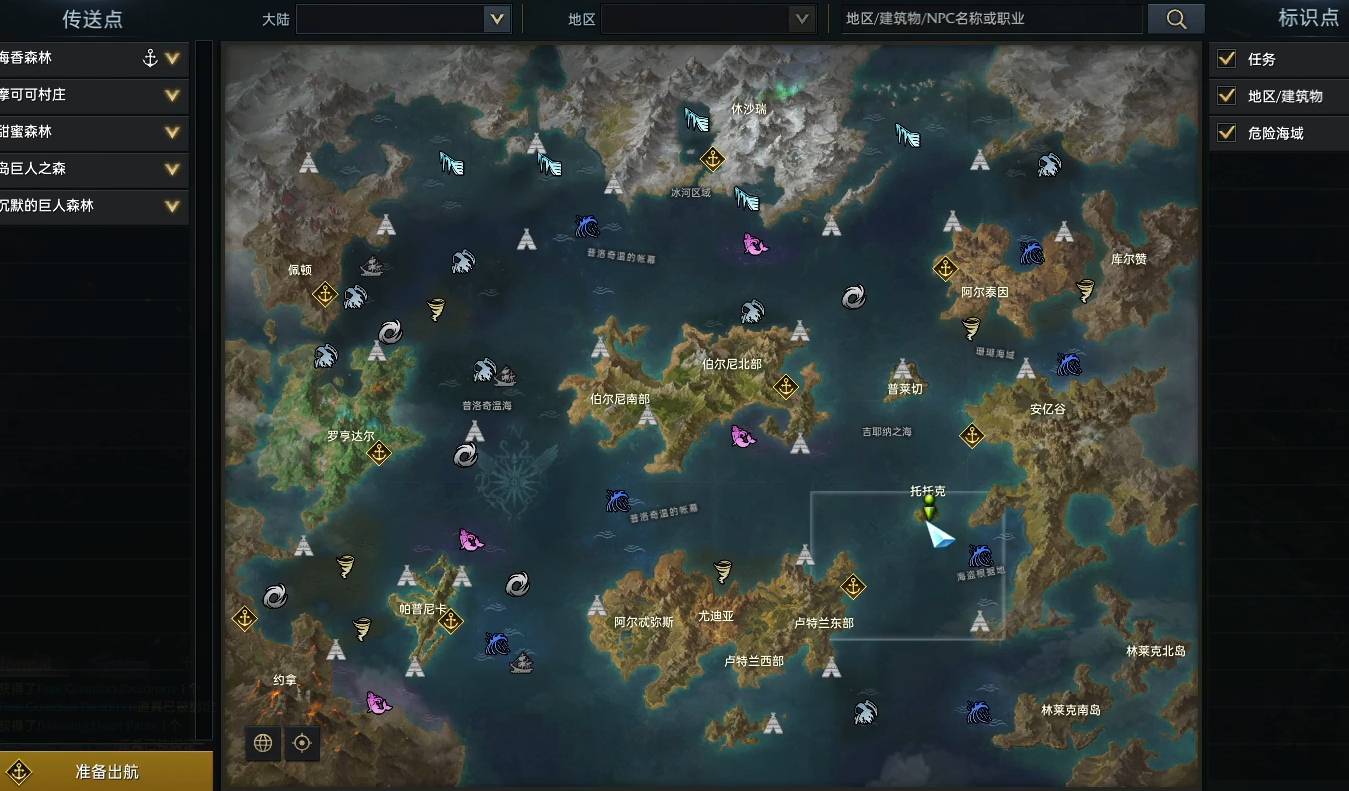This screenshot has height=791, width=1349.
Task: Disable the 危险海域 overlay
Action: (1225, 131)
